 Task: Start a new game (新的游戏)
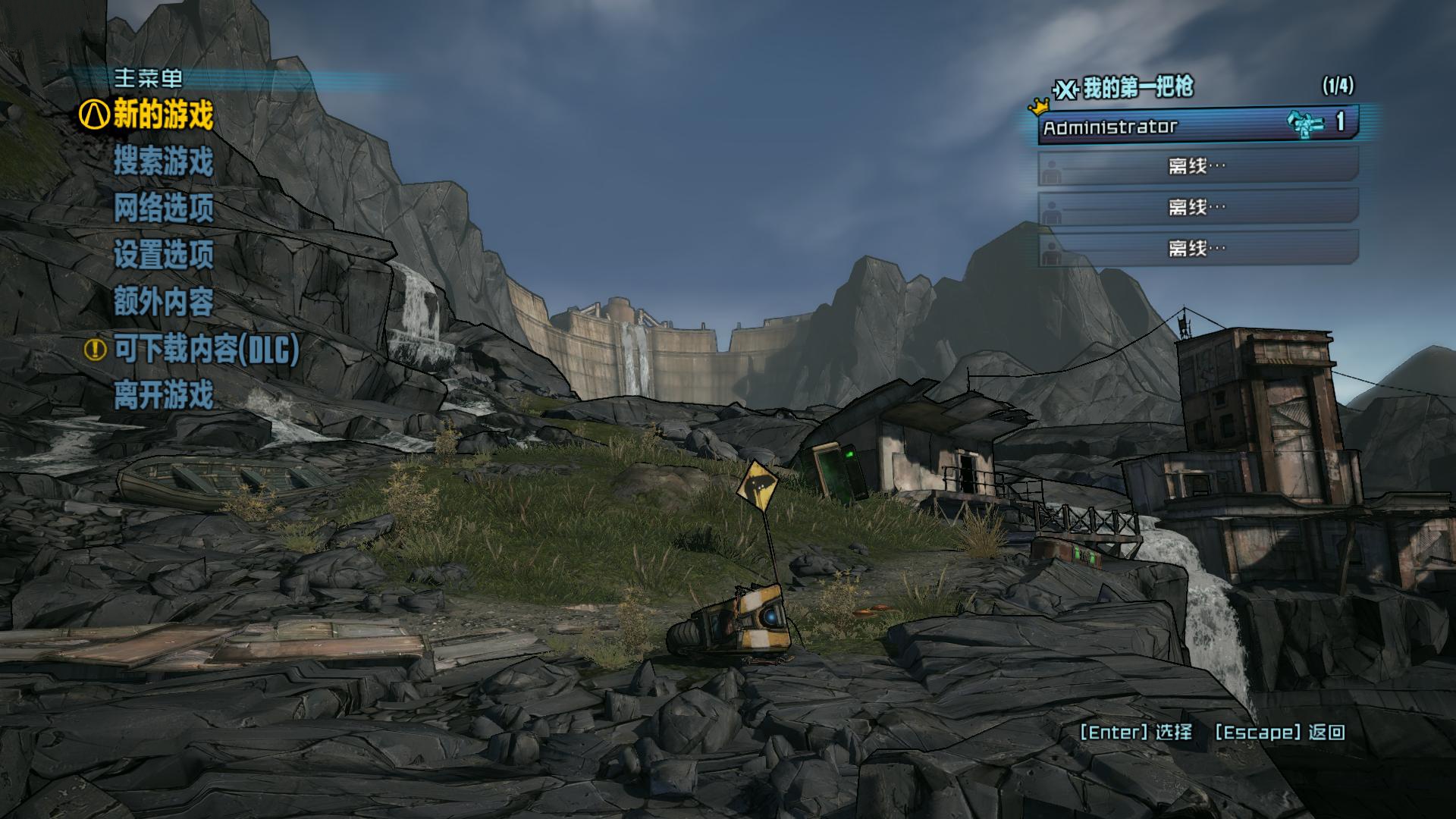(163, 116)
